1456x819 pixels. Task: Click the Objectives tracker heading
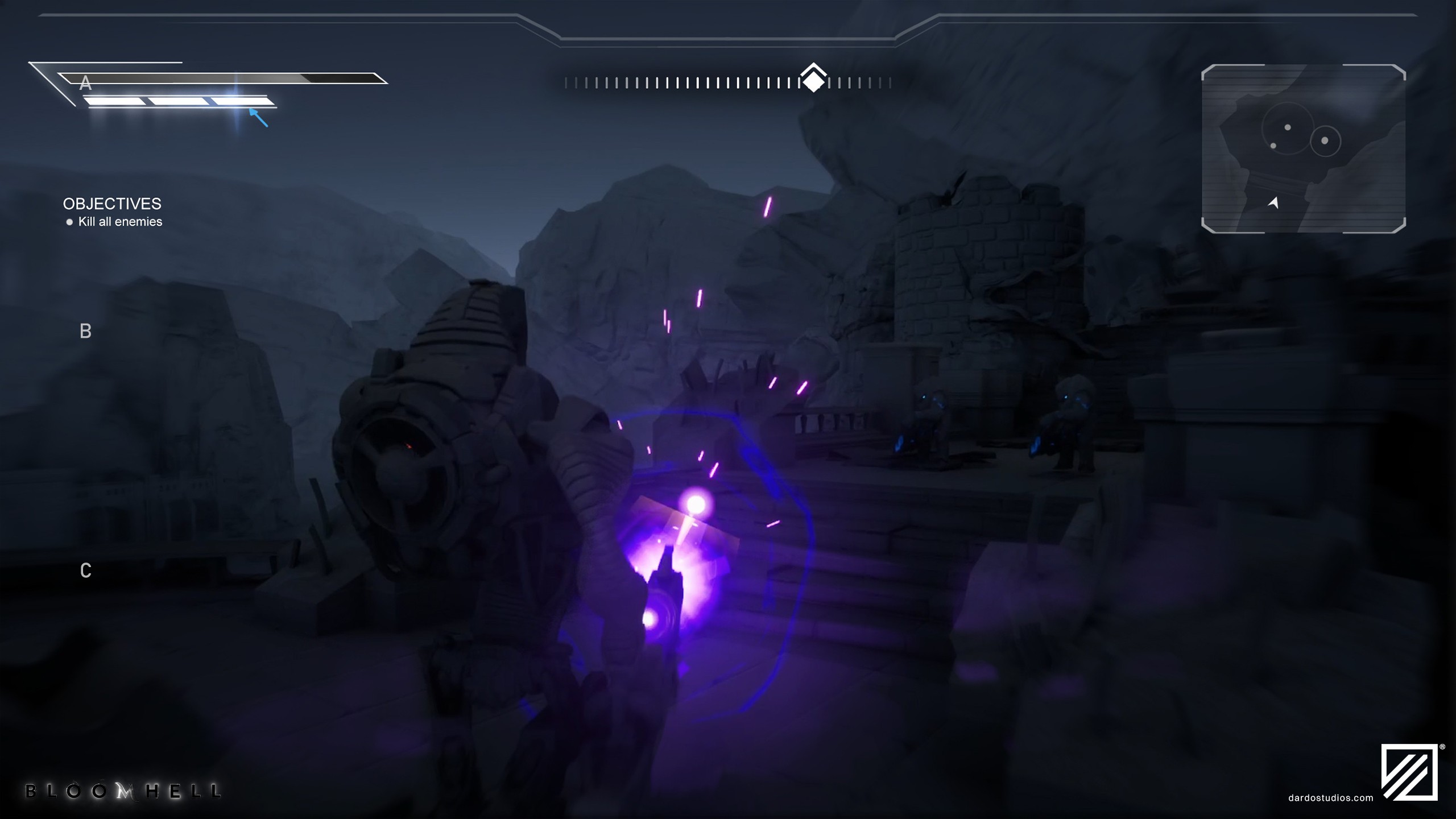coord(112,204)
